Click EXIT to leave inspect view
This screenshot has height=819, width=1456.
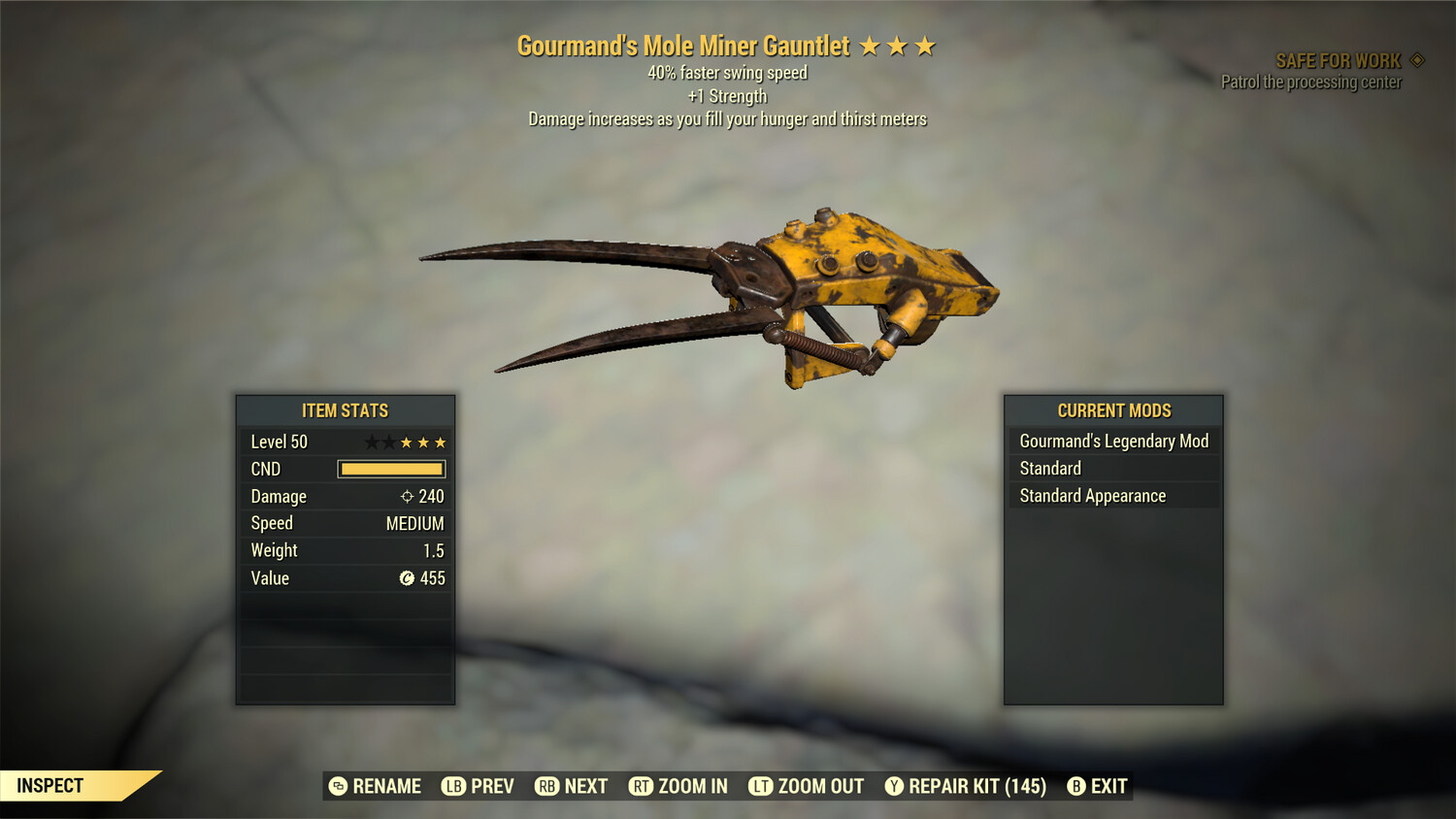pyautogui.click(x=1107, y=786)
